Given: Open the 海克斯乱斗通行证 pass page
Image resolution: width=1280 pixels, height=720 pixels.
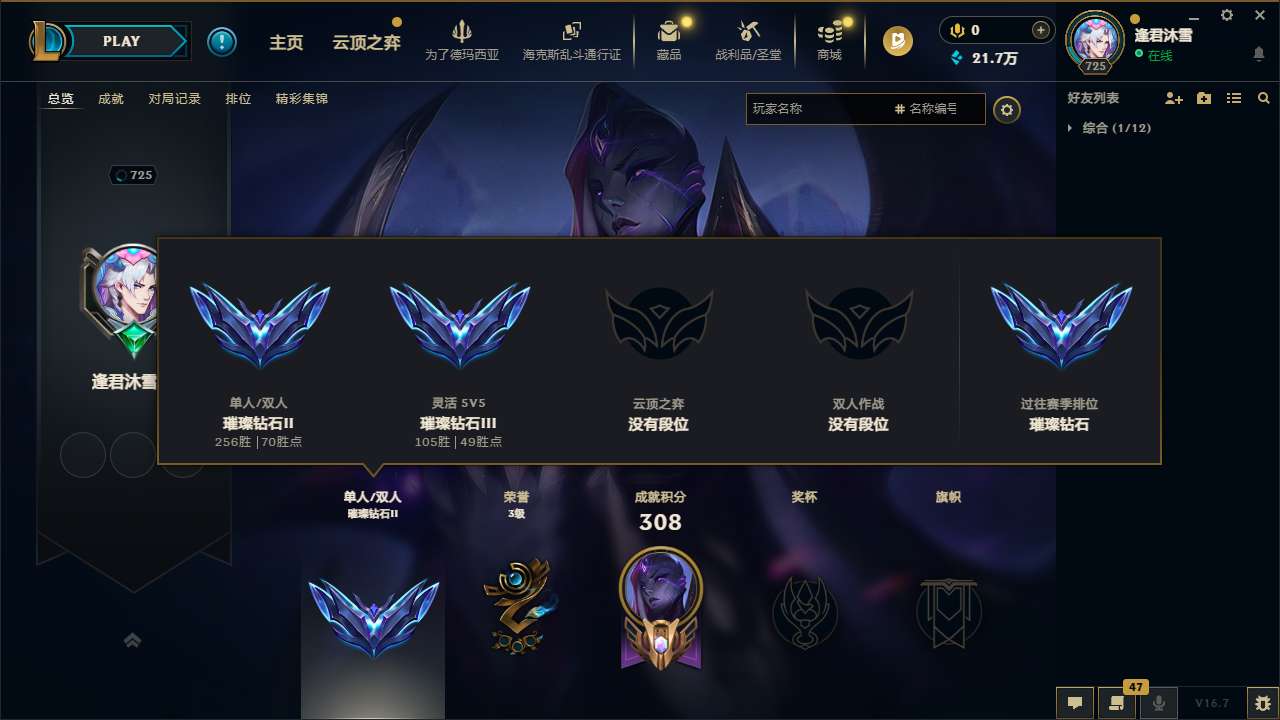Looking at the screenshot, I should 571,41.
